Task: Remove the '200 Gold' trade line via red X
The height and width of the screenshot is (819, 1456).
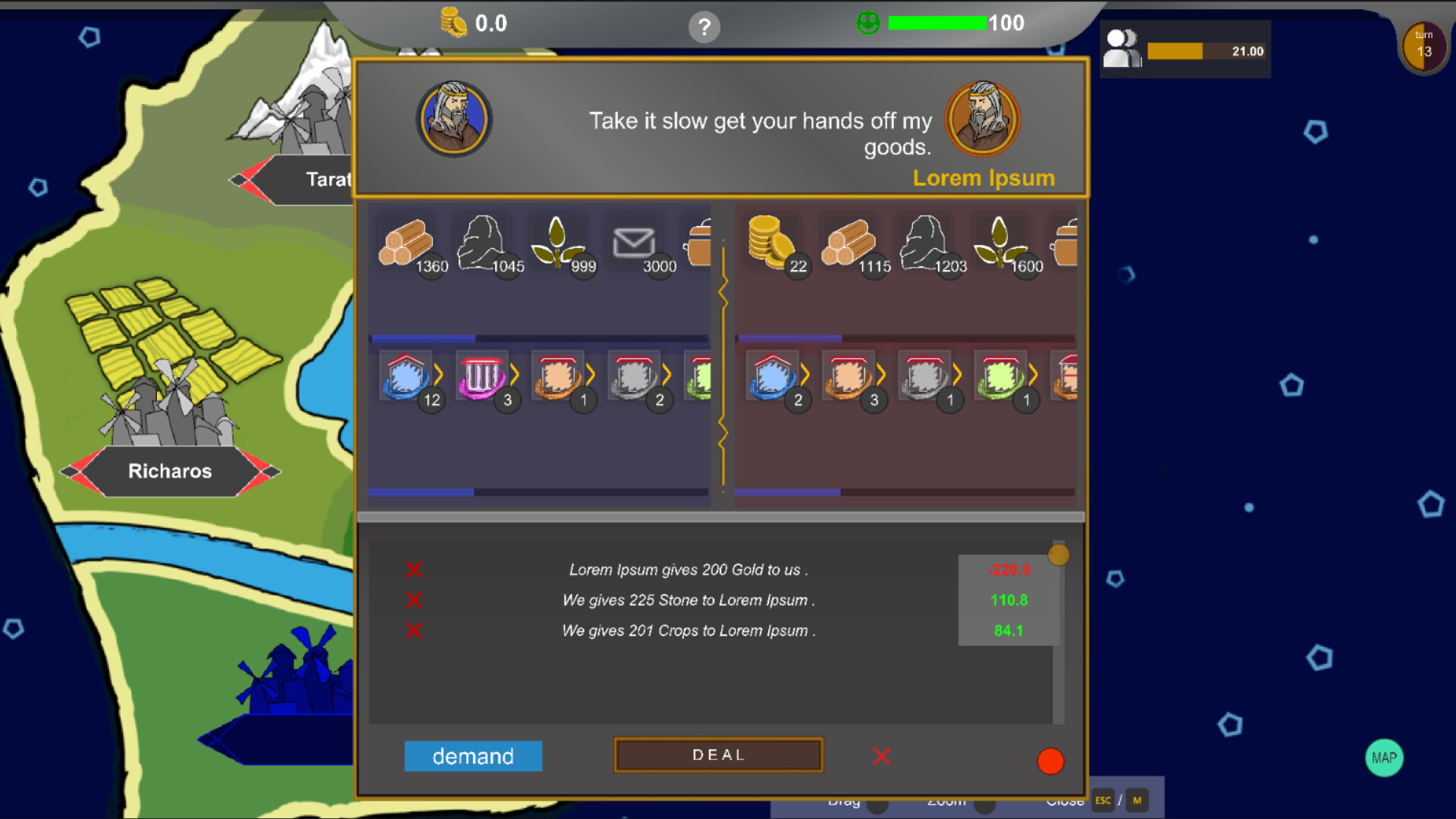Action: (414, 570)
